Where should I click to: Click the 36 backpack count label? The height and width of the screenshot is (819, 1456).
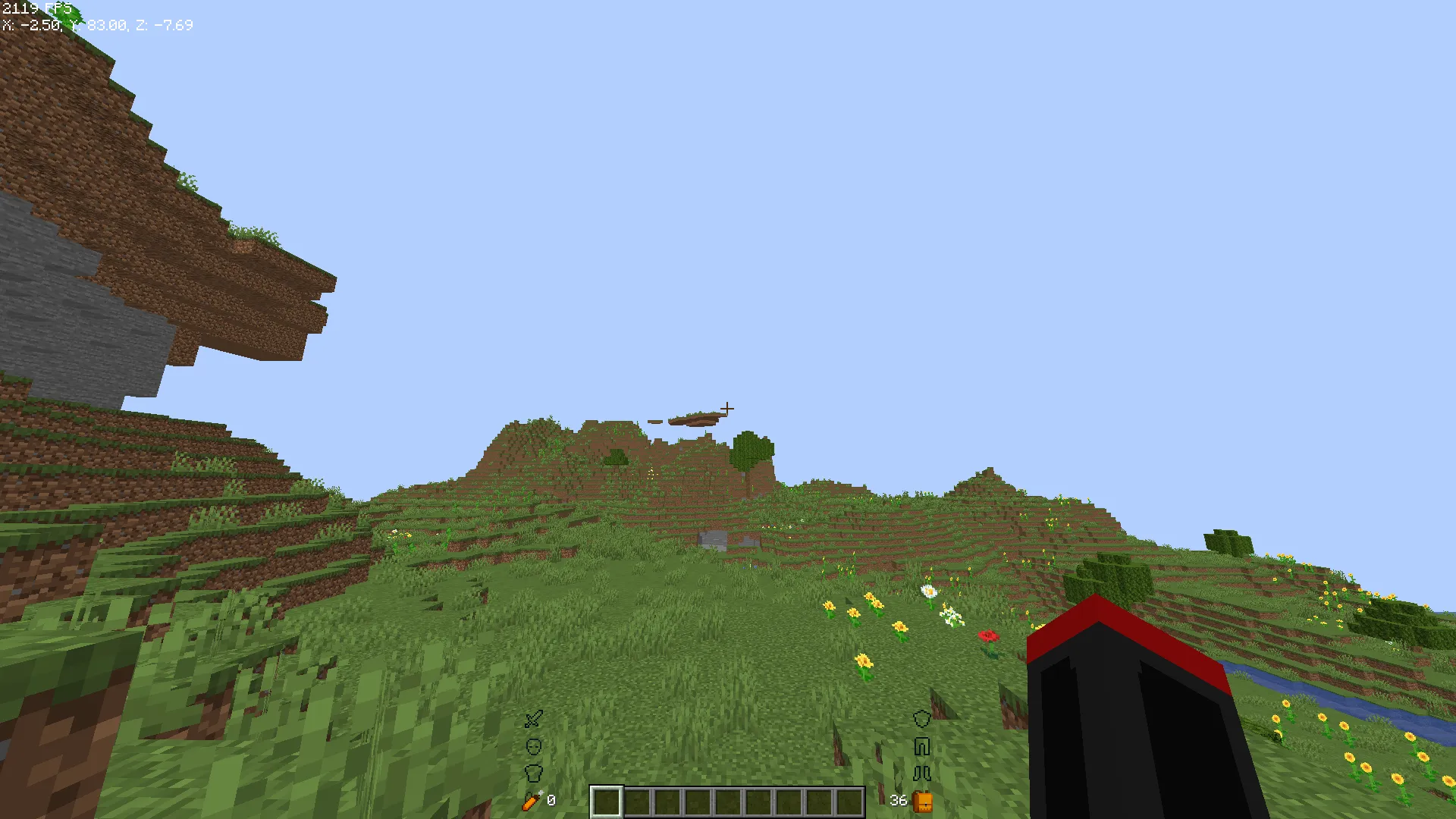coord(898,799)
